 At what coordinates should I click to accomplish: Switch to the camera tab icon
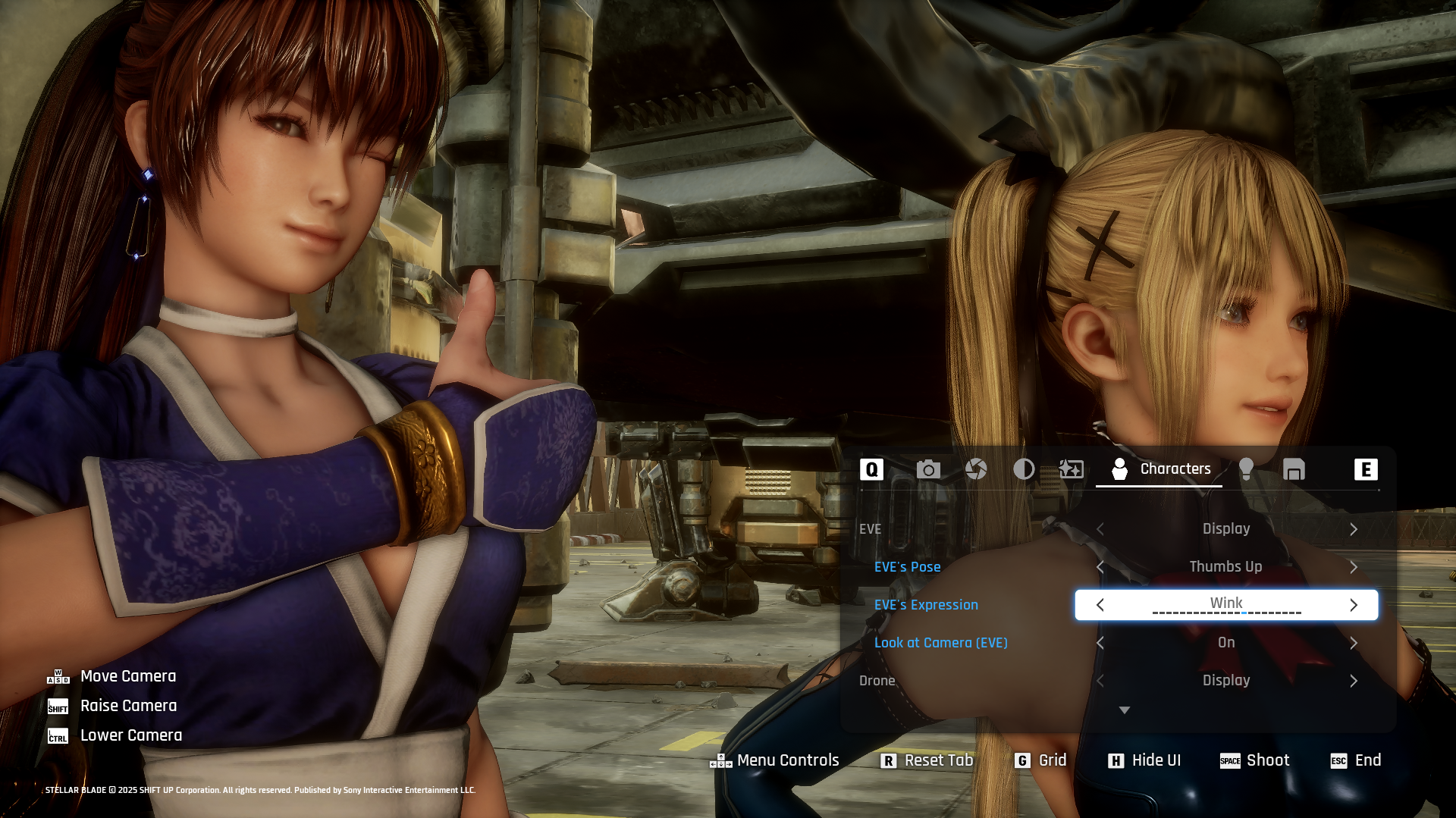click(x=928, y=469)
